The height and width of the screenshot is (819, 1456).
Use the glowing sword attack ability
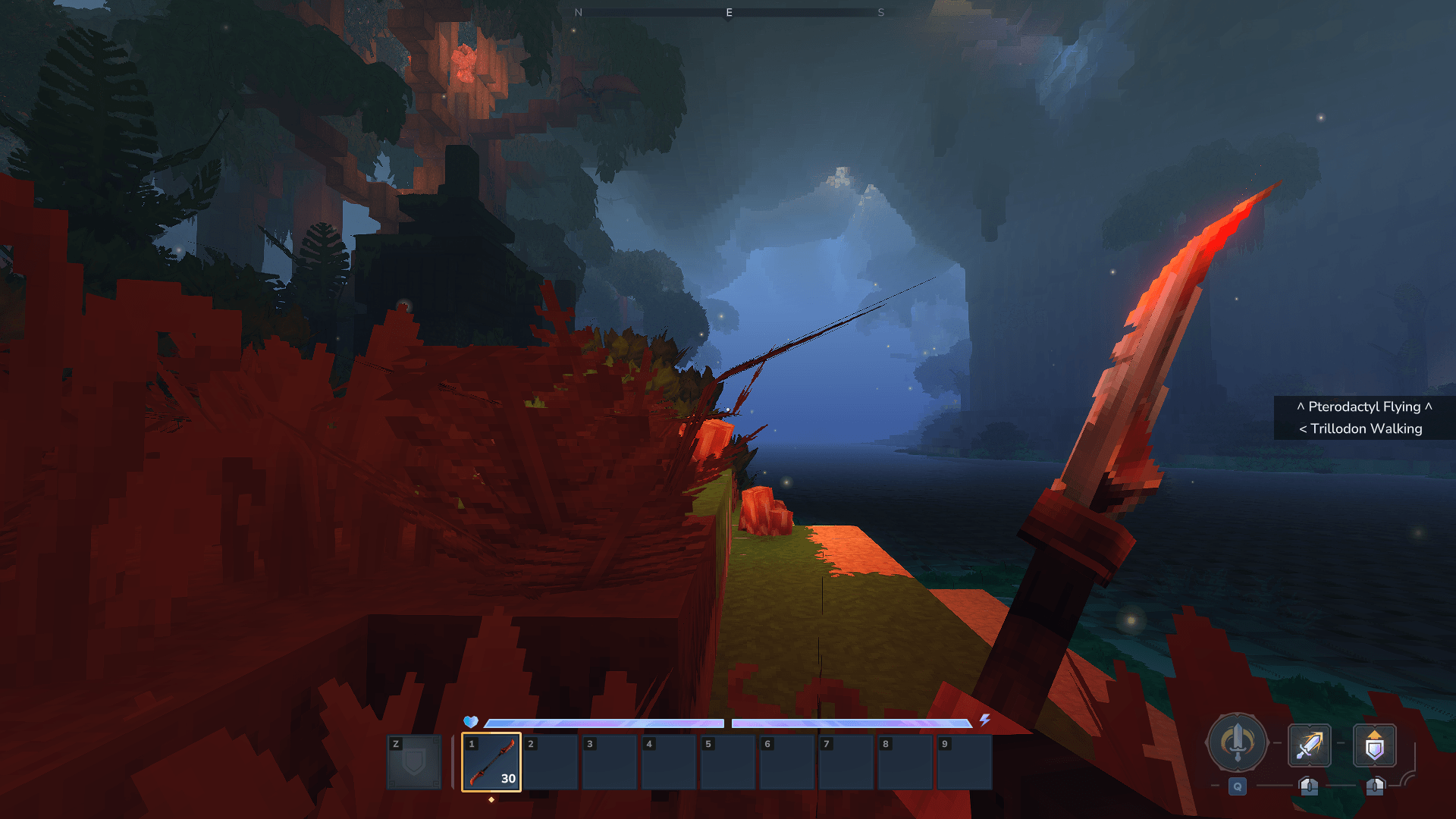point(1309,745)
